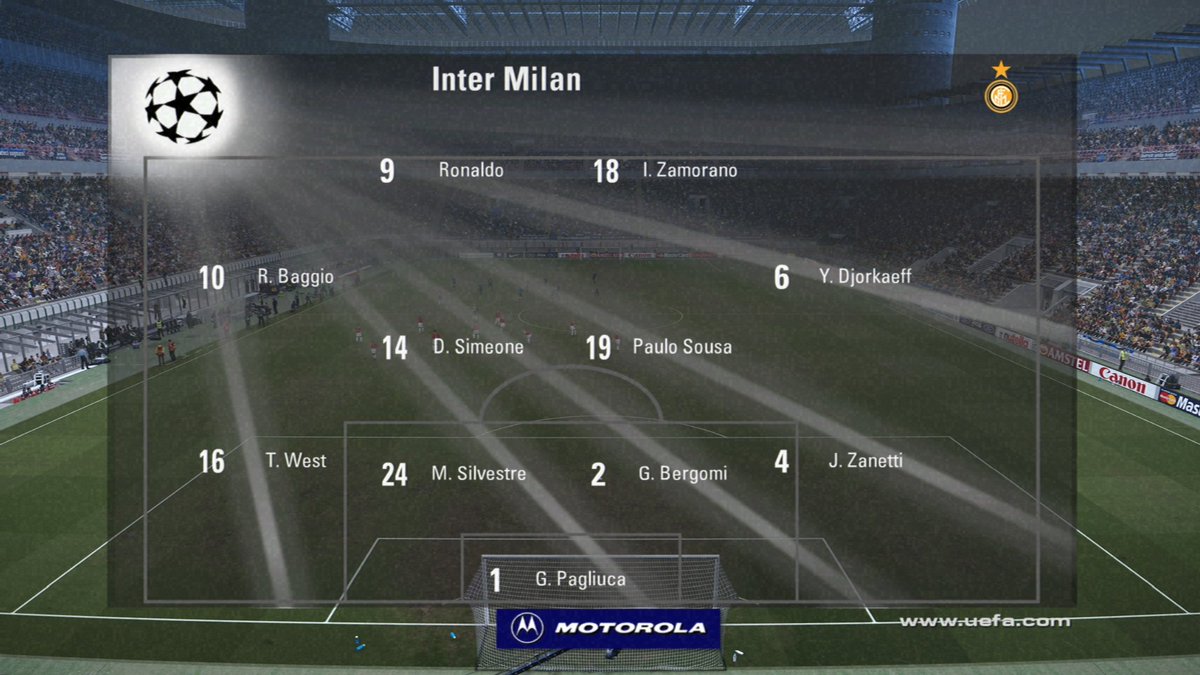
Task: Click D. Simeone in midfield
Action: [477, 347]
